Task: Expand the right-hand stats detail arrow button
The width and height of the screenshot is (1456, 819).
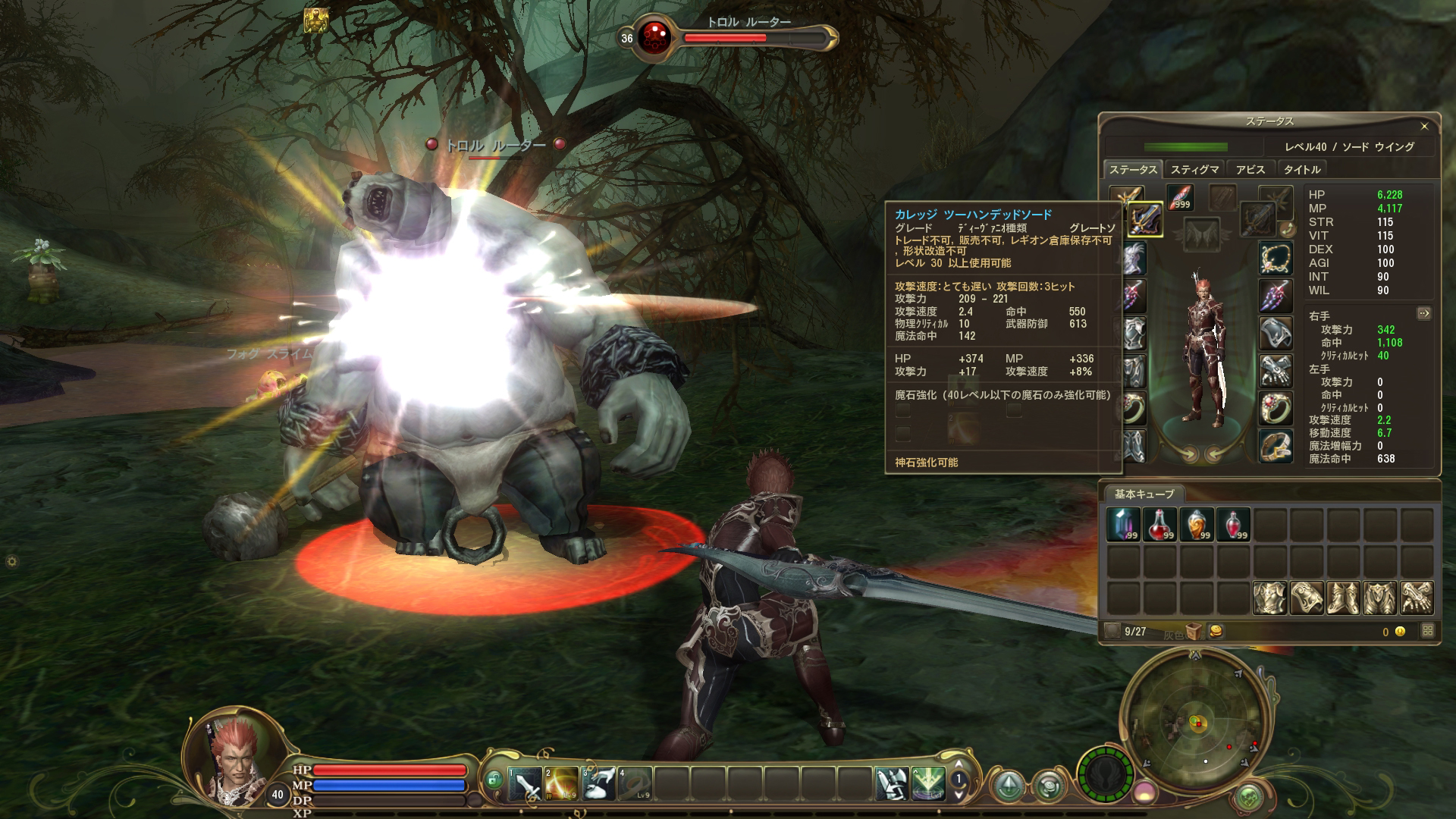Action: 1423,313
